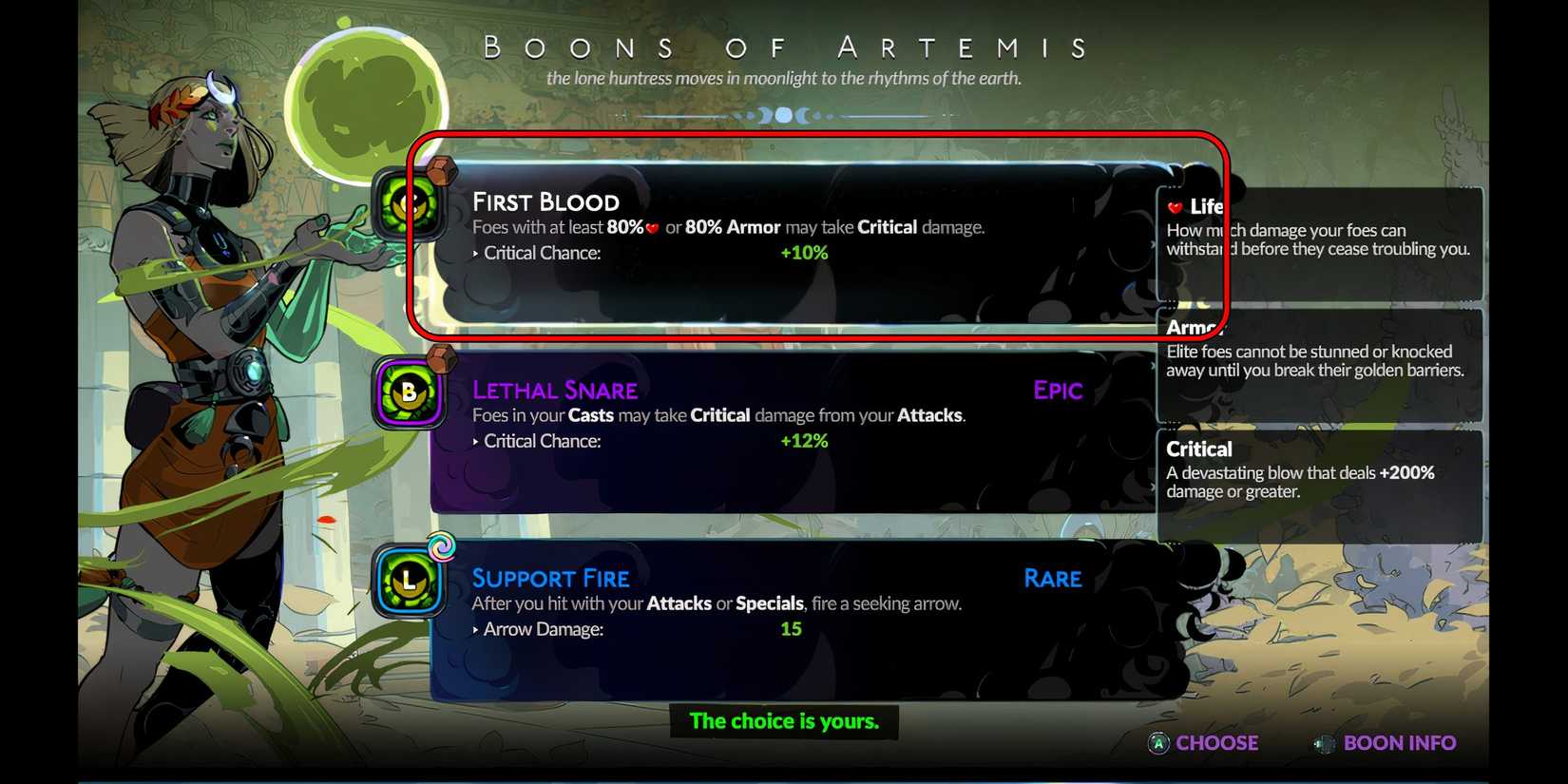Open BOON INFO
The image size is (1568, 784).
click(1400, 743)
